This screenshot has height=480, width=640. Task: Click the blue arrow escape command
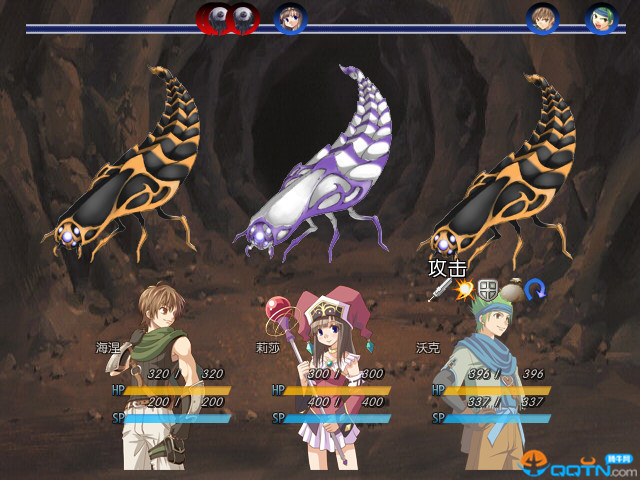pyautogui.click(x=535, y=290)
